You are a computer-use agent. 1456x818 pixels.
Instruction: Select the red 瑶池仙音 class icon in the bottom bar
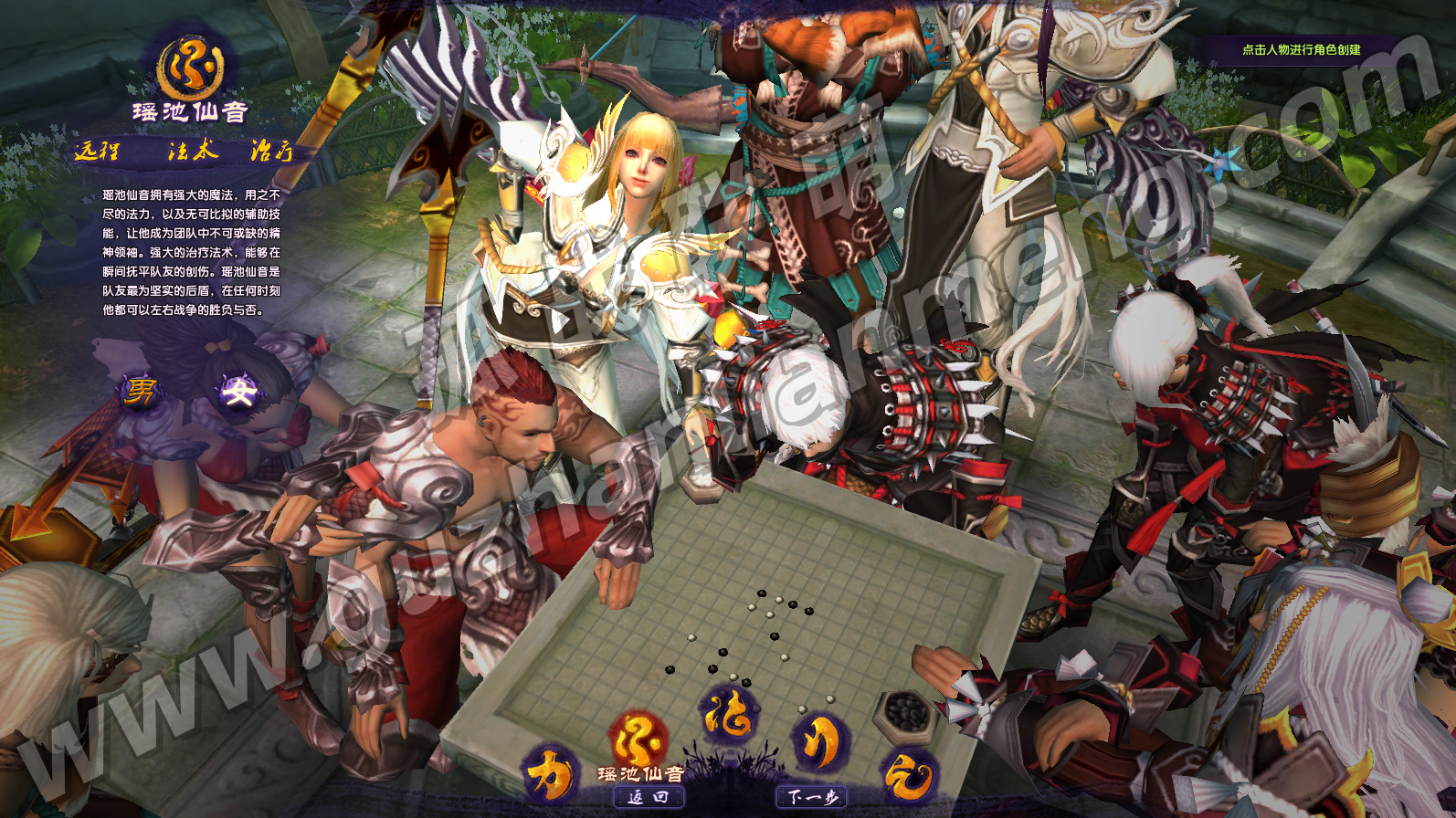[637, 741]
